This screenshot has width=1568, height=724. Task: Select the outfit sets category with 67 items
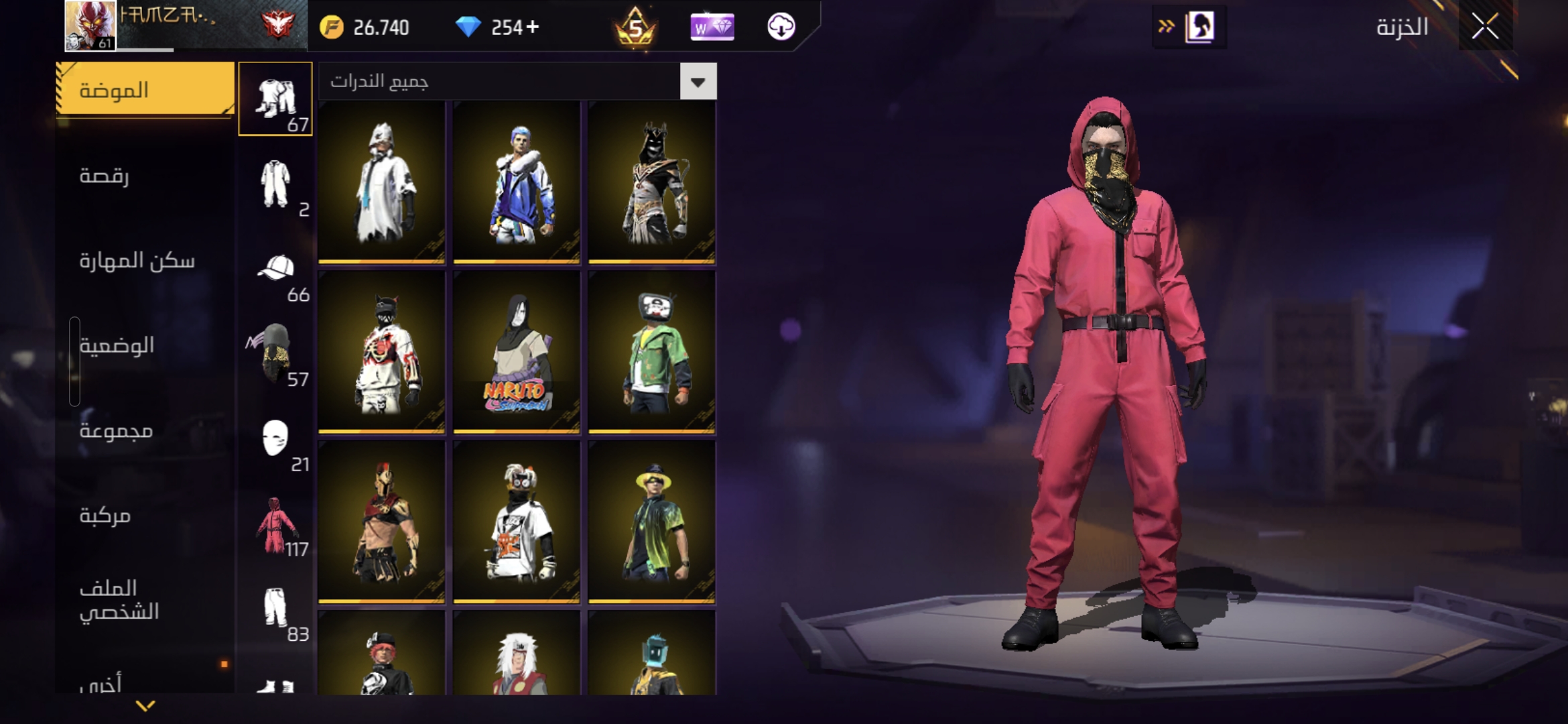click(275, 99)
